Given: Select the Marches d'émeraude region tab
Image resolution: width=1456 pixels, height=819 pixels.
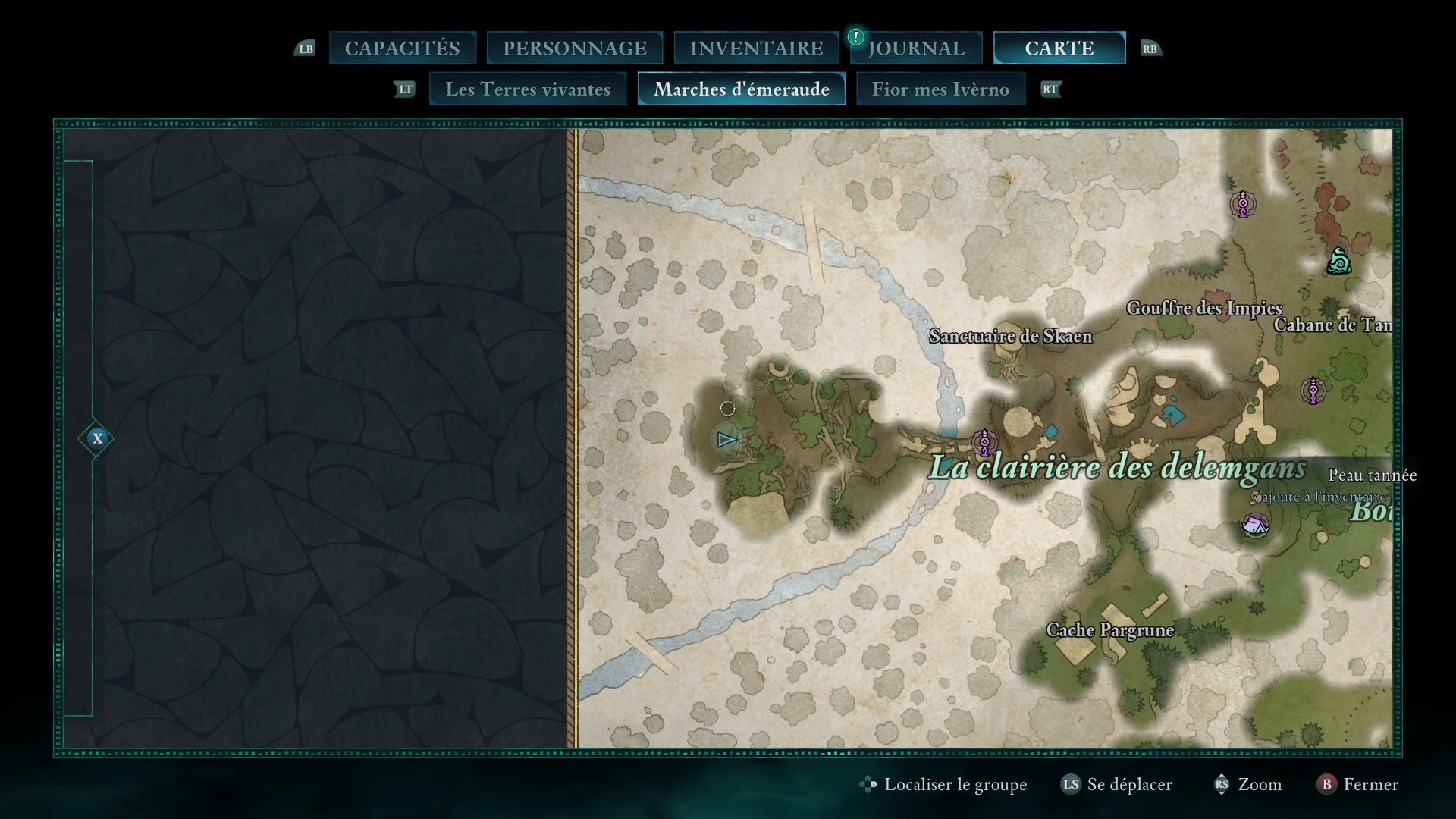Looking at the screenshot, I should (x=741, y=89).
